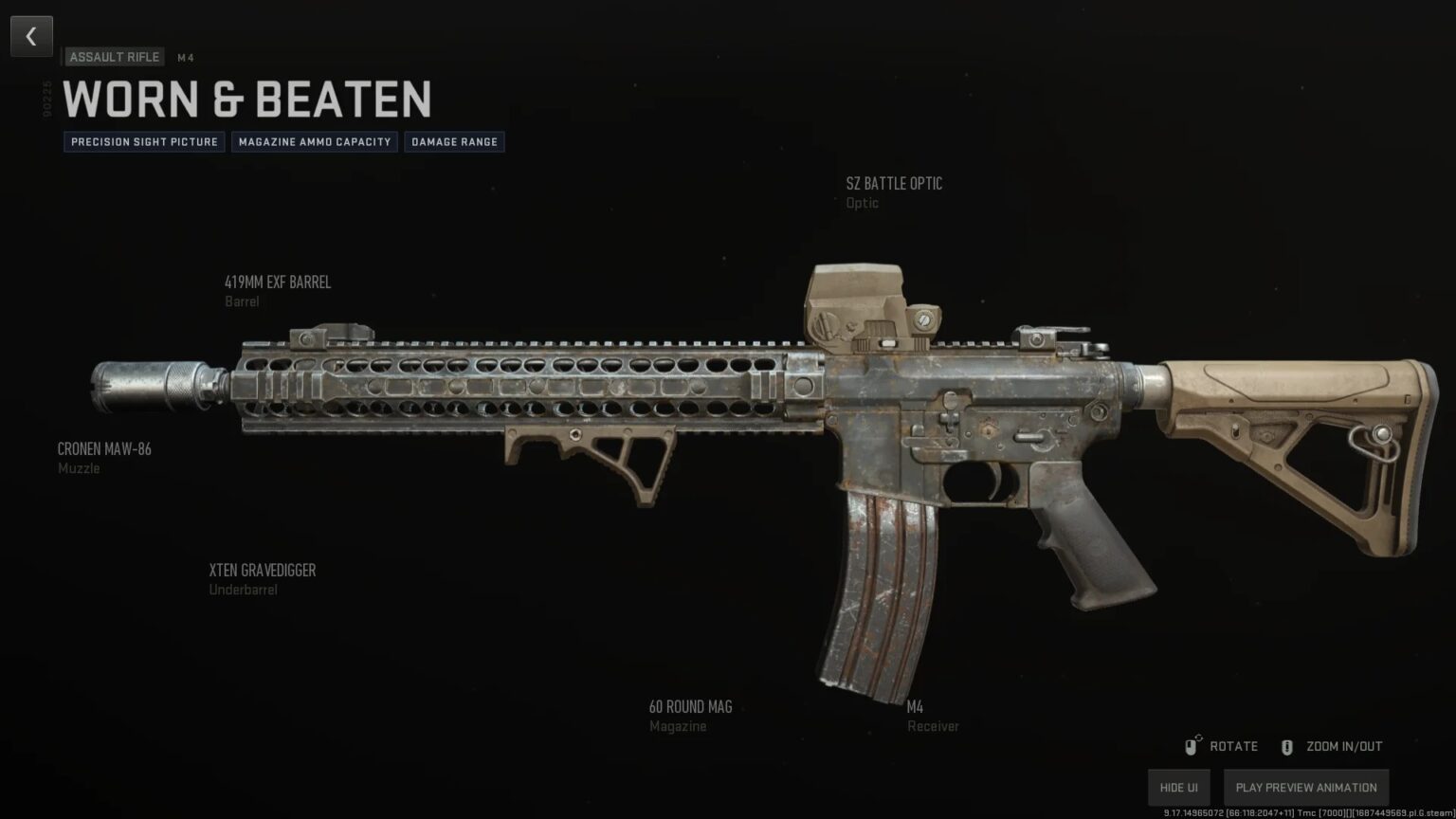Click the Hide UI button
This screenshot has width=1456, height=819.
[x=1178, y=787]
